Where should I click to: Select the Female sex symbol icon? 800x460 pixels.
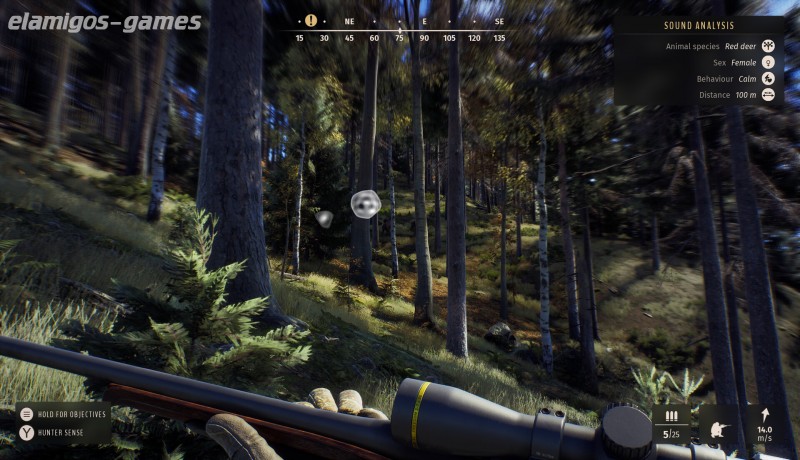768,62
